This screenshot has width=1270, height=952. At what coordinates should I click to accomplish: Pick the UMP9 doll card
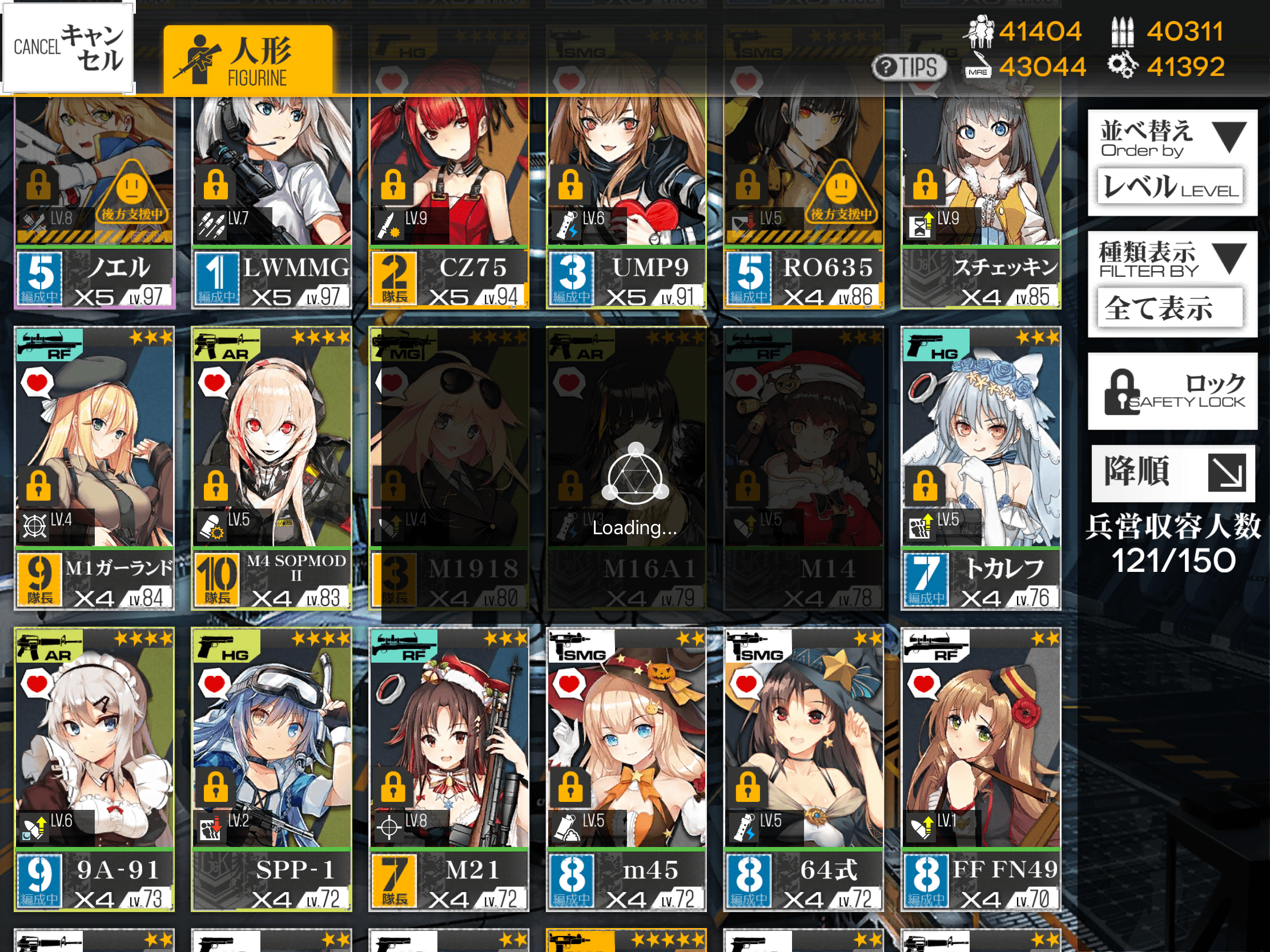[626, 201]
